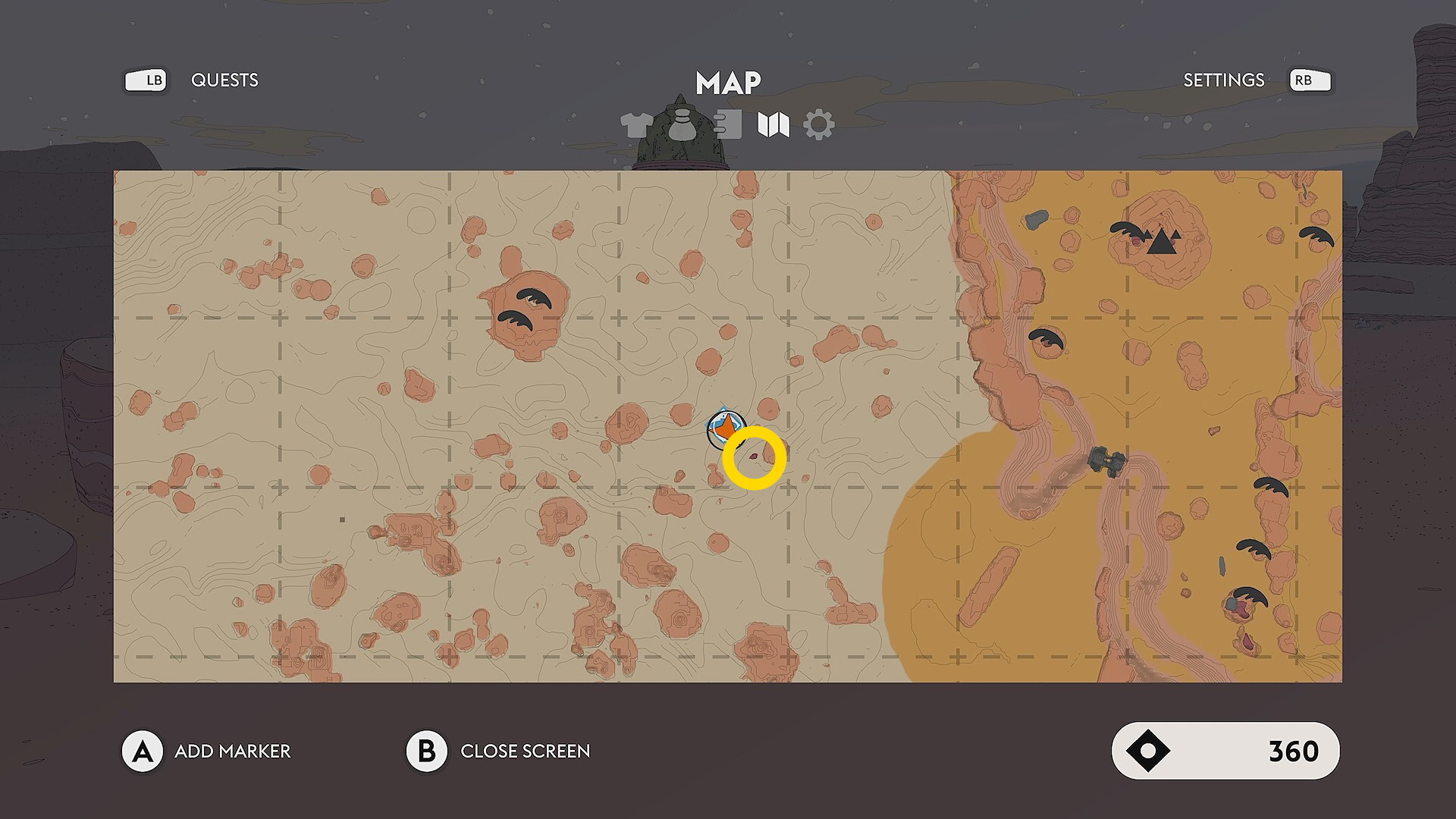Select the shirt clothing tab icon

coord(636,124)
